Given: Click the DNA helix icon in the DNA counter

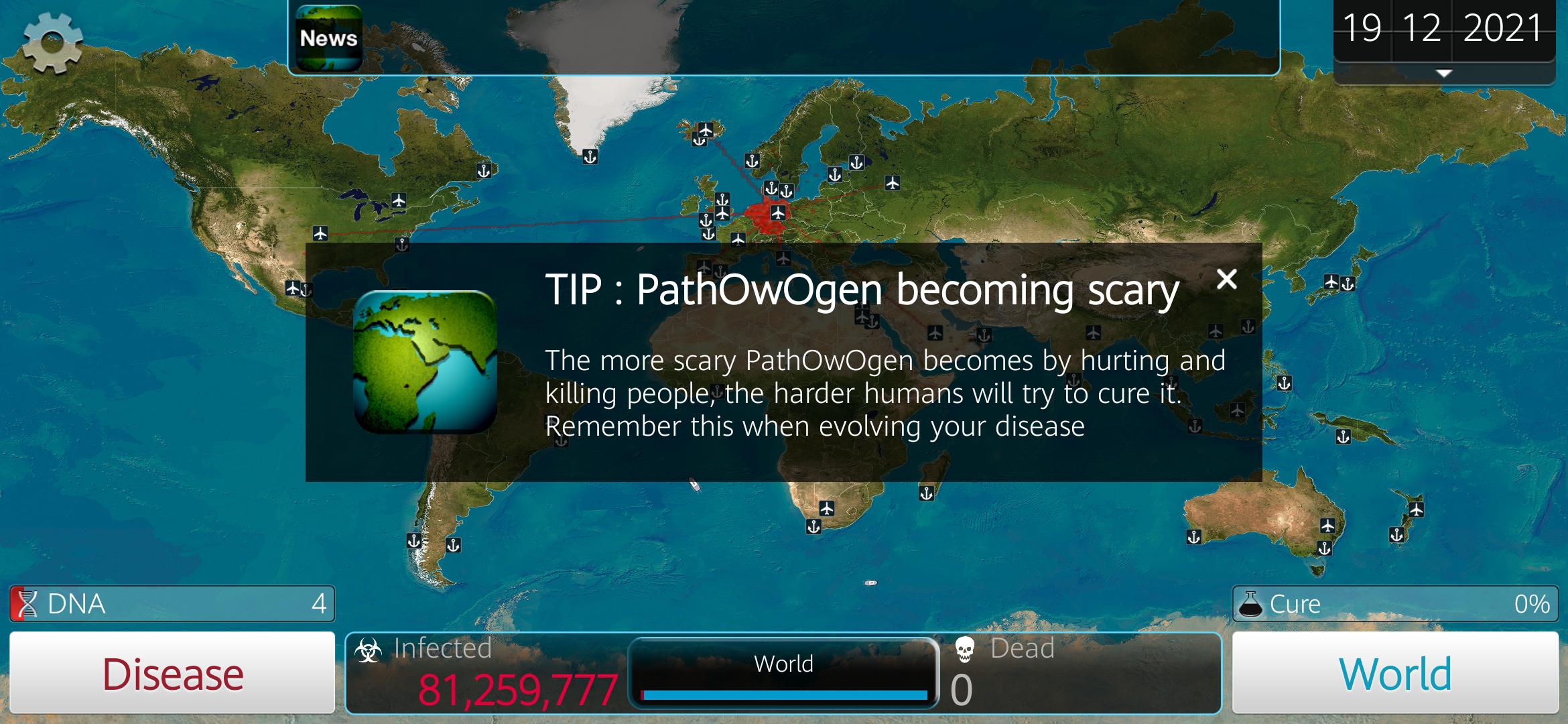Looking at the screenshot, I should 25,603.
